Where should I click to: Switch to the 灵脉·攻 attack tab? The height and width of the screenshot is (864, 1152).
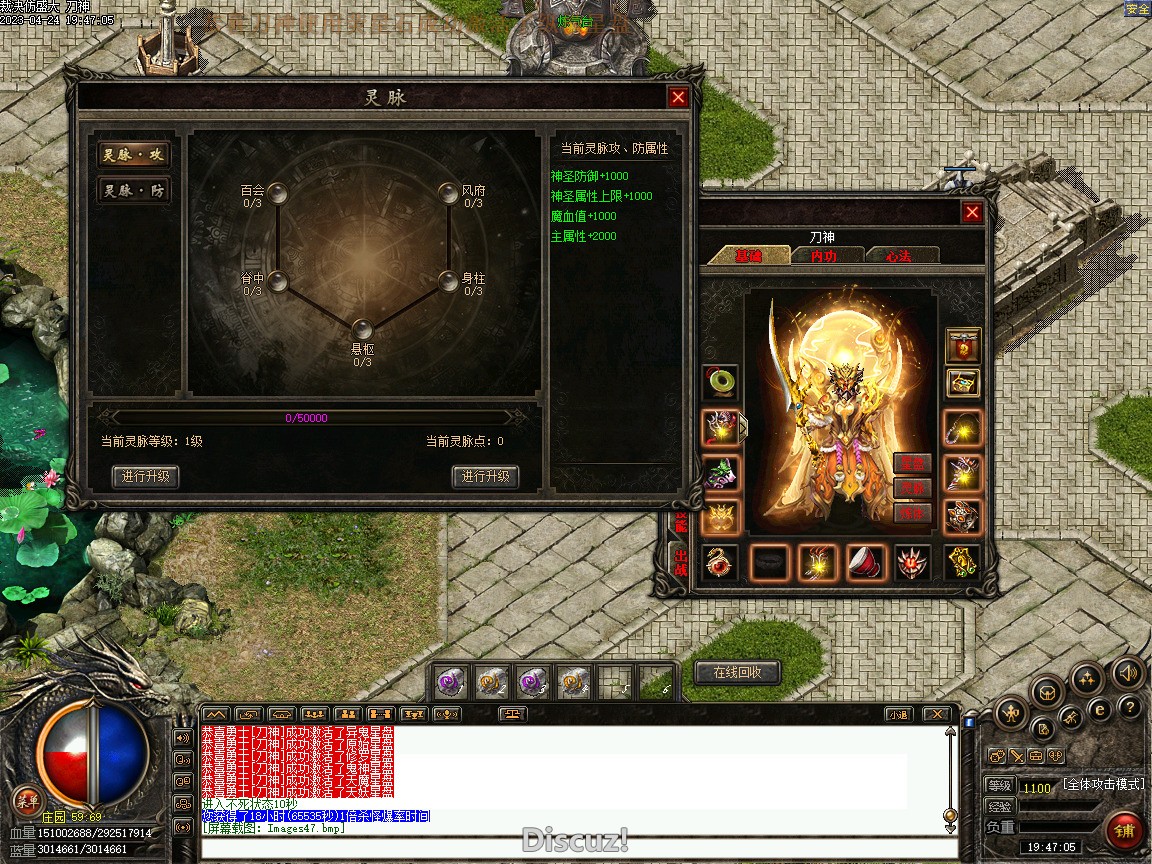click(x=133, y=155)
